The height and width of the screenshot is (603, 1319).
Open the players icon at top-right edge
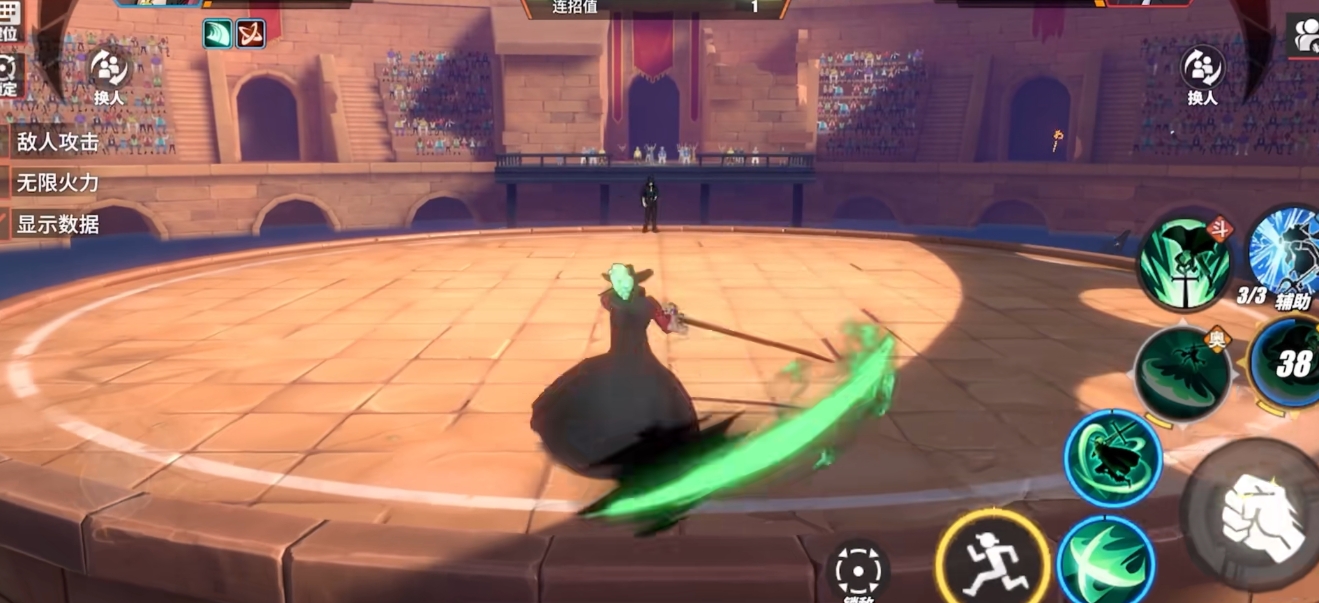coord(1304,36)
